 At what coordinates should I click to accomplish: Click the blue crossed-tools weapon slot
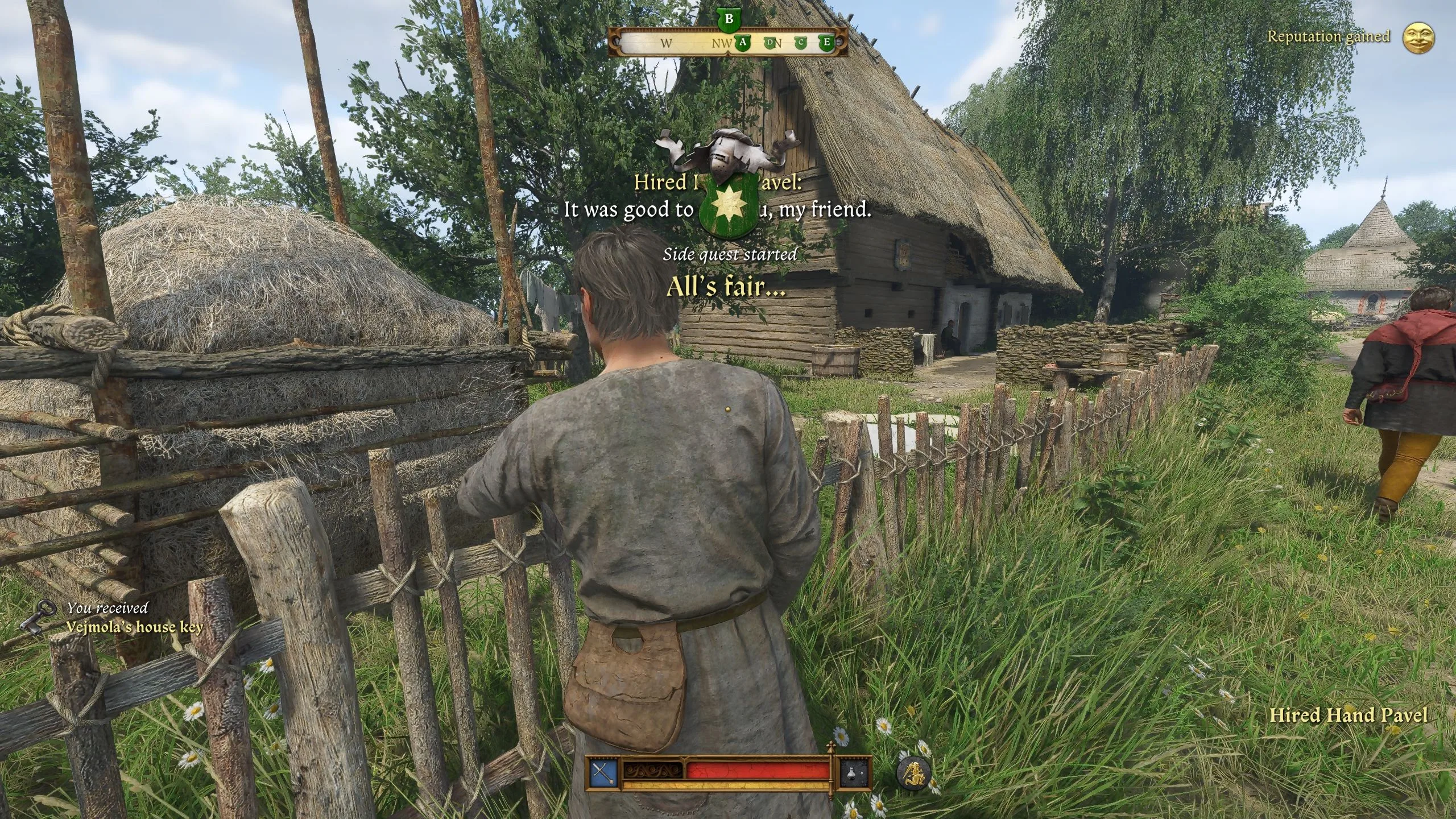(602, 773)
